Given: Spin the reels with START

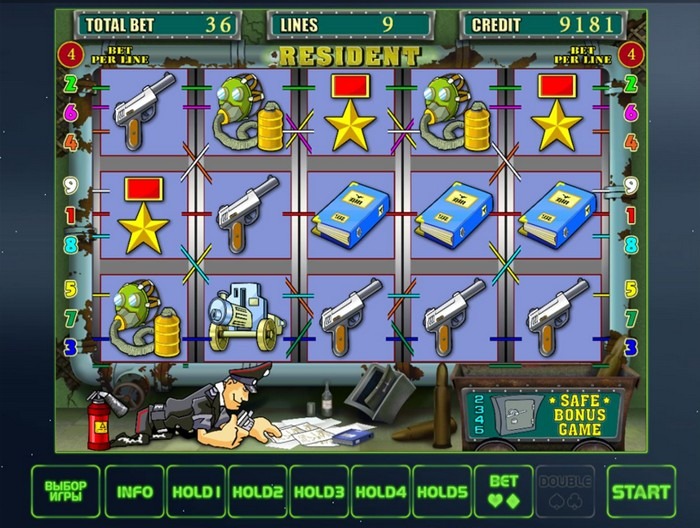Looking at the screenshot, I should pyautogui.click(x=641, y=491).
